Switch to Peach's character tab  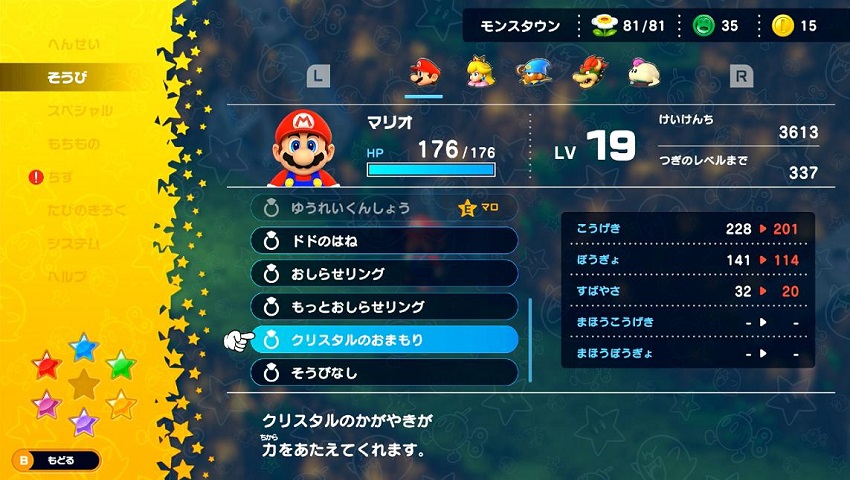[479, 73]
